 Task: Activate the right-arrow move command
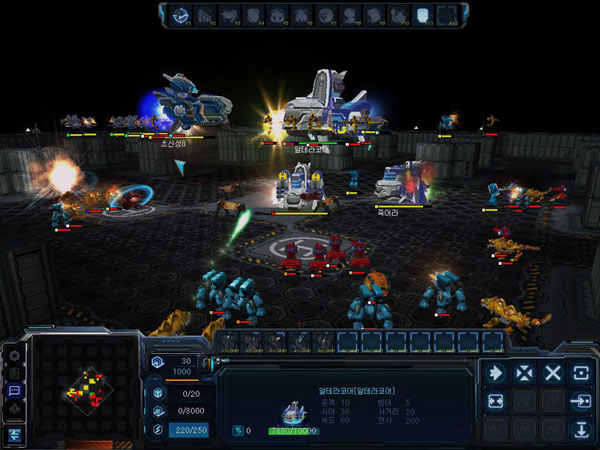pos(495,373)
